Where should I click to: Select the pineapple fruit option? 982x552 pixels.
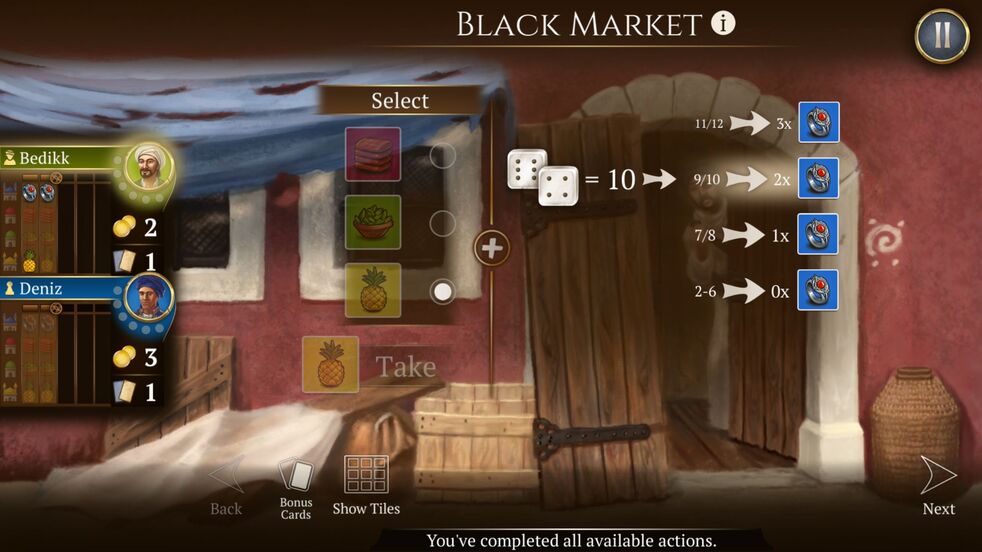click(x=373, y=290)
